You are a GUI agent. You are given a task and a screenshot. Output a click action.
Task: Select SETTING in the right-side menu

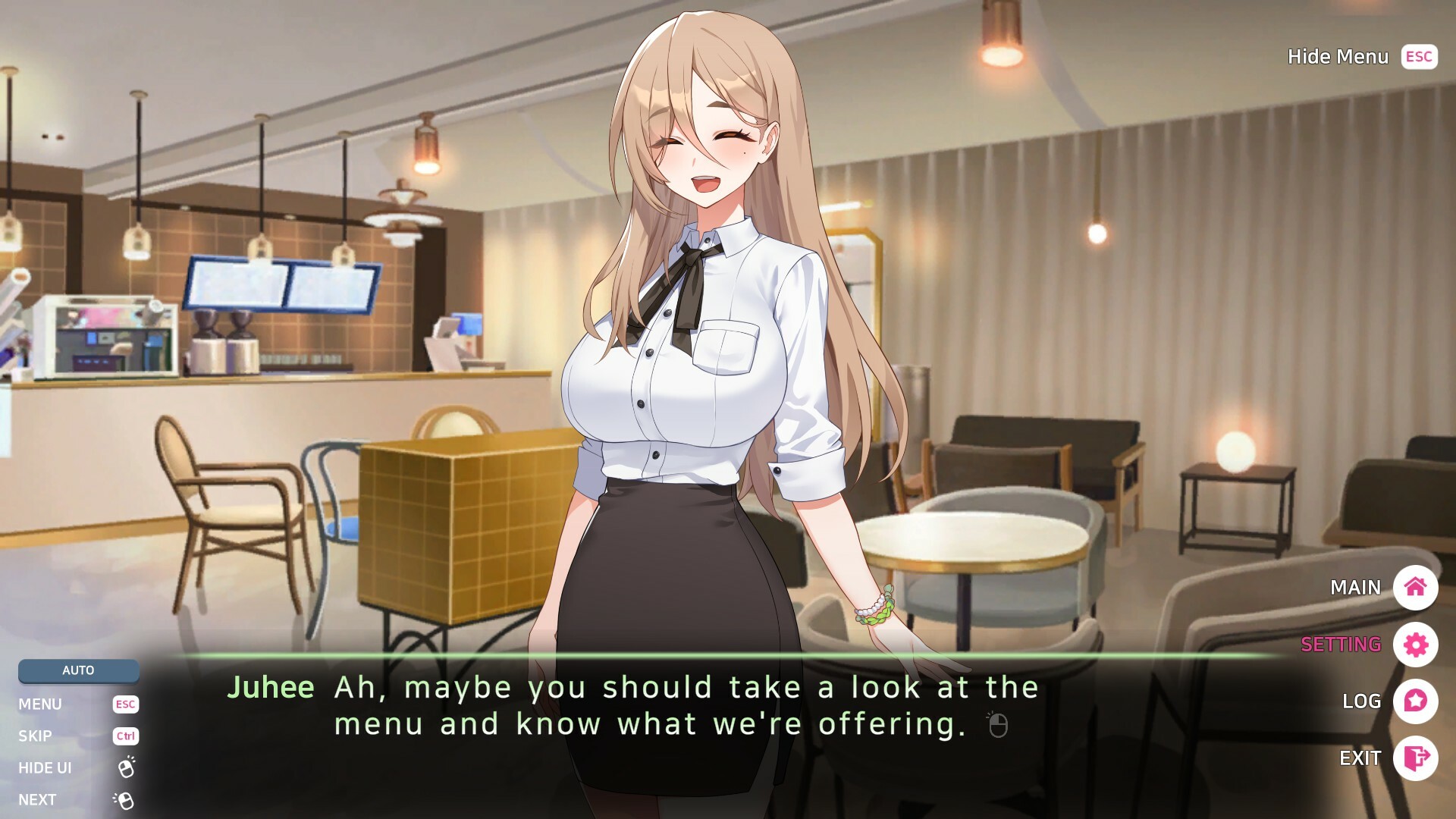[1339, 645]
